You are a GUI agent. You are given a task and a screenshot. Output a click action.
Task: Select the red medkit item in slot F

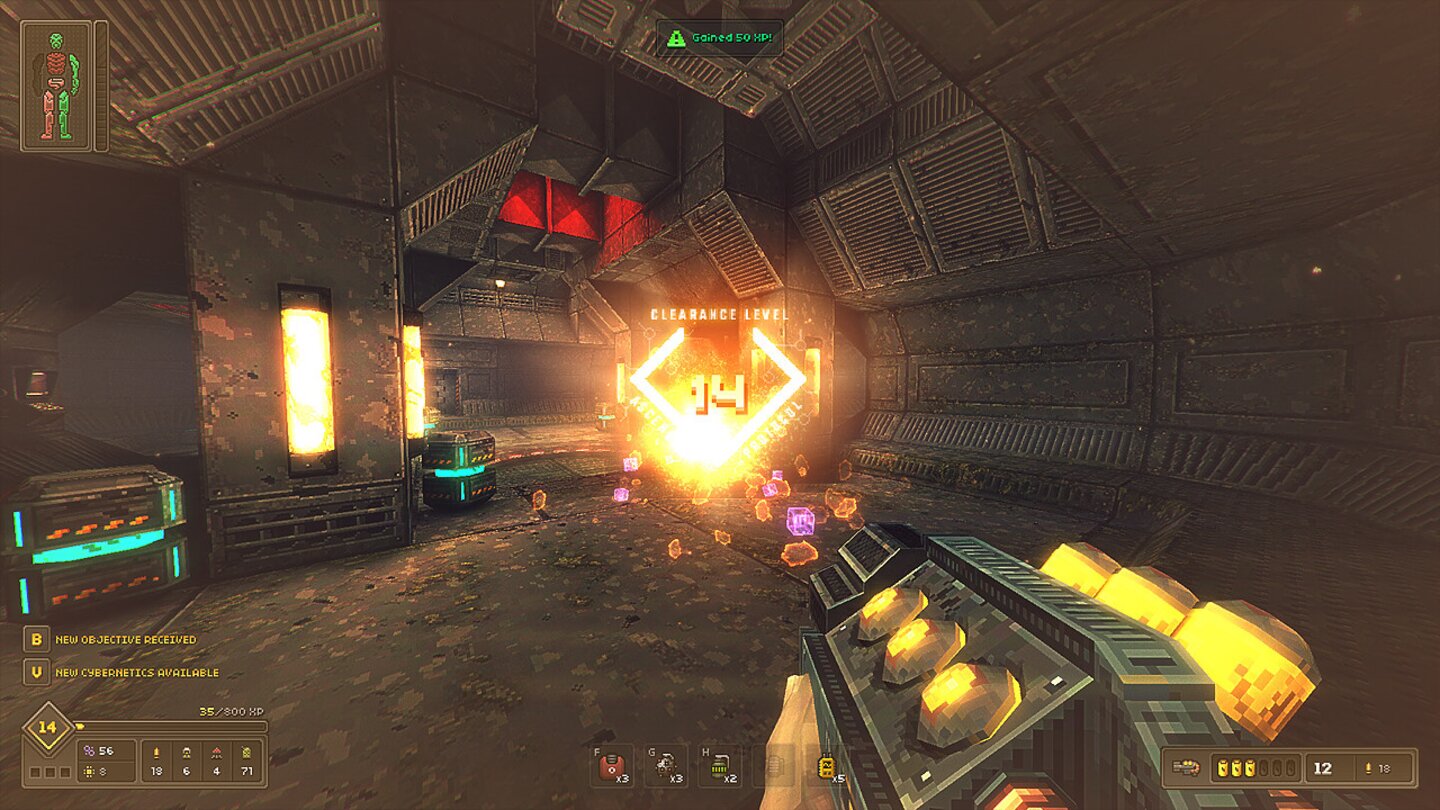[612, 767]
